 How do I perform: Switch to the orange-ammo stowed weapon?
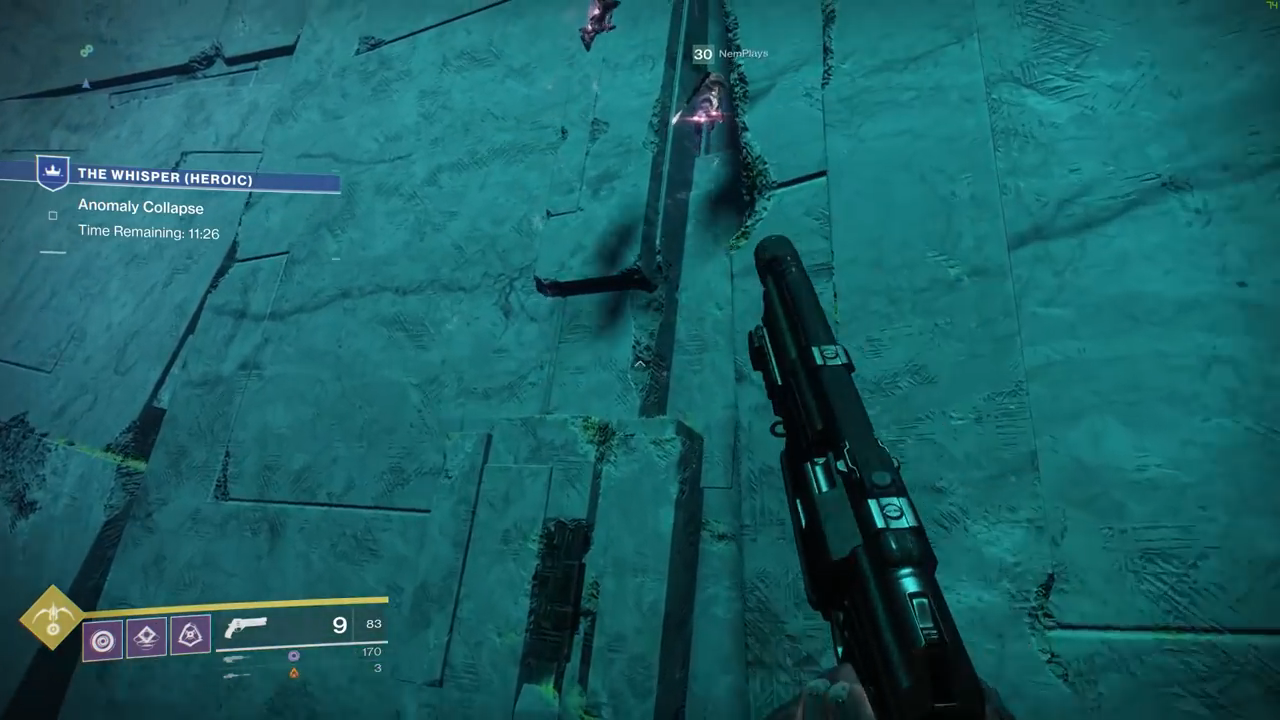(x=237, y=675)
